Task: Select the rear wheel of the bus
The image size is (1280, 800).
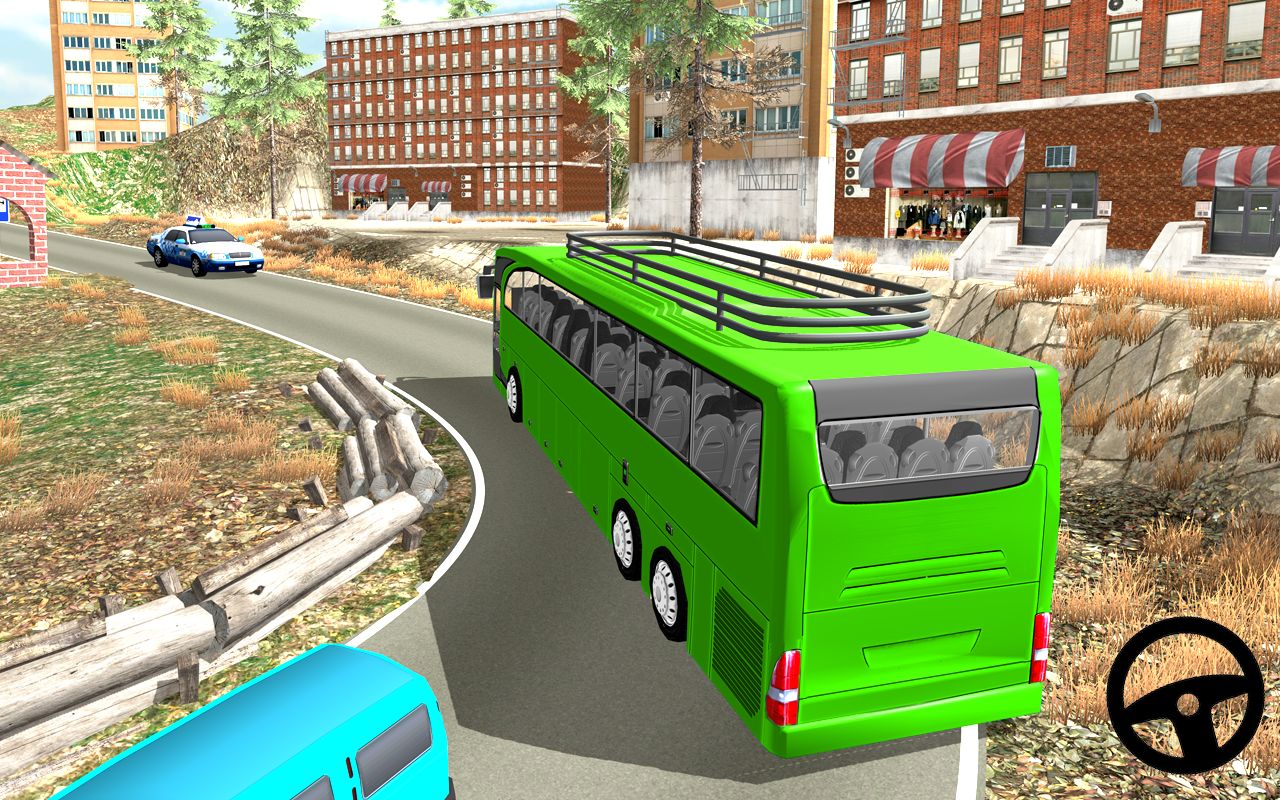Action: [x=663, y=590]
